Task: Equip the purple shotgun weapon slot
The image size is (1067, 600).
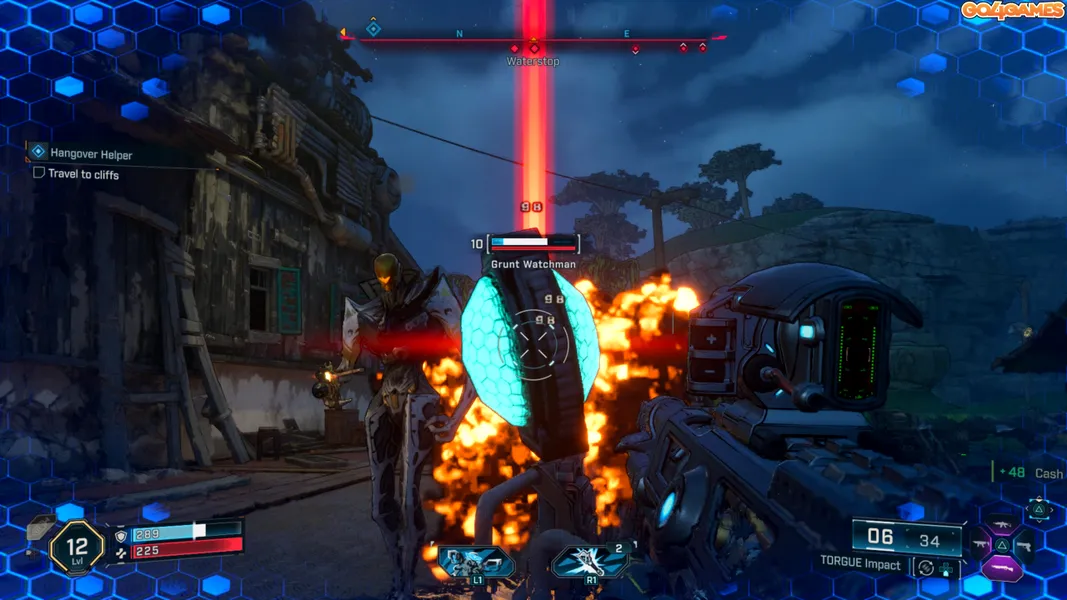Action: tap(1002, 568)
